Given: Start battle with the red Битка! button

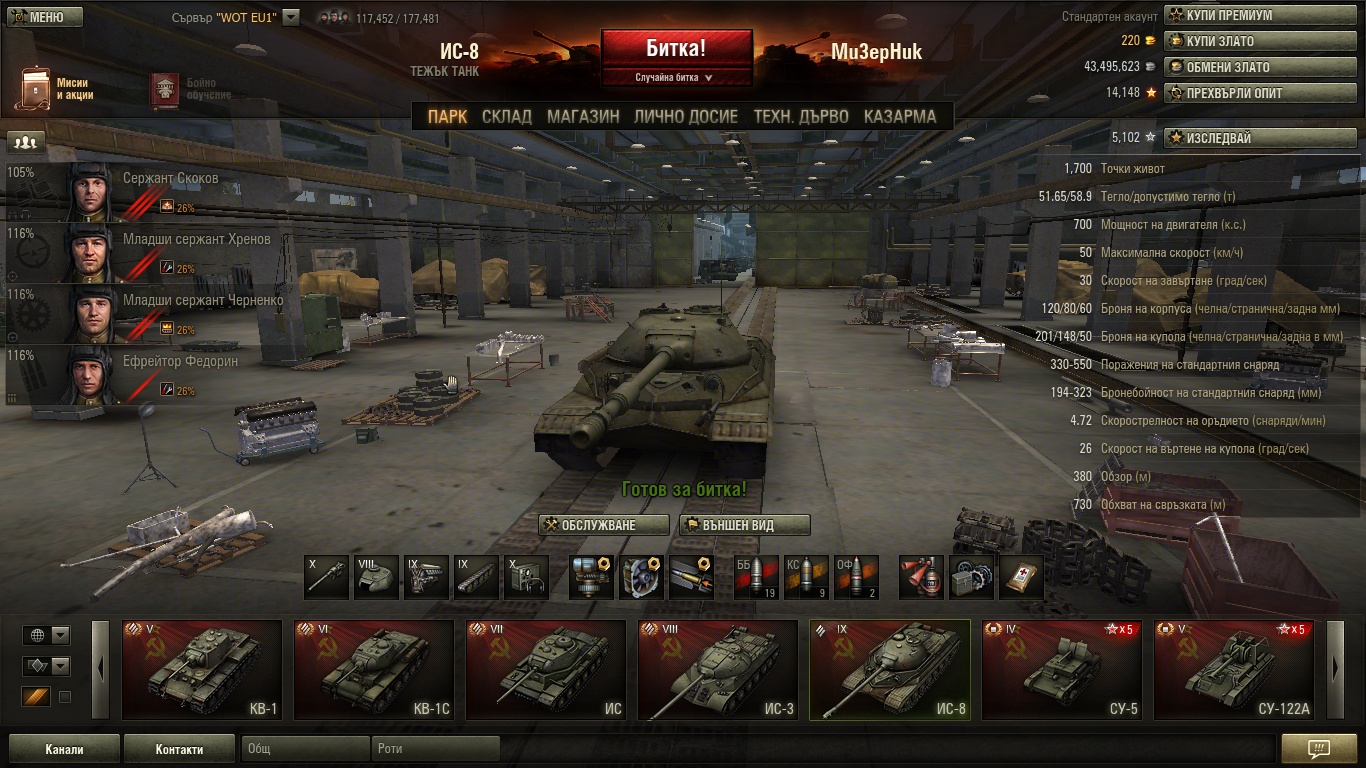Looking at the screenshot, I should pos(676,48).
